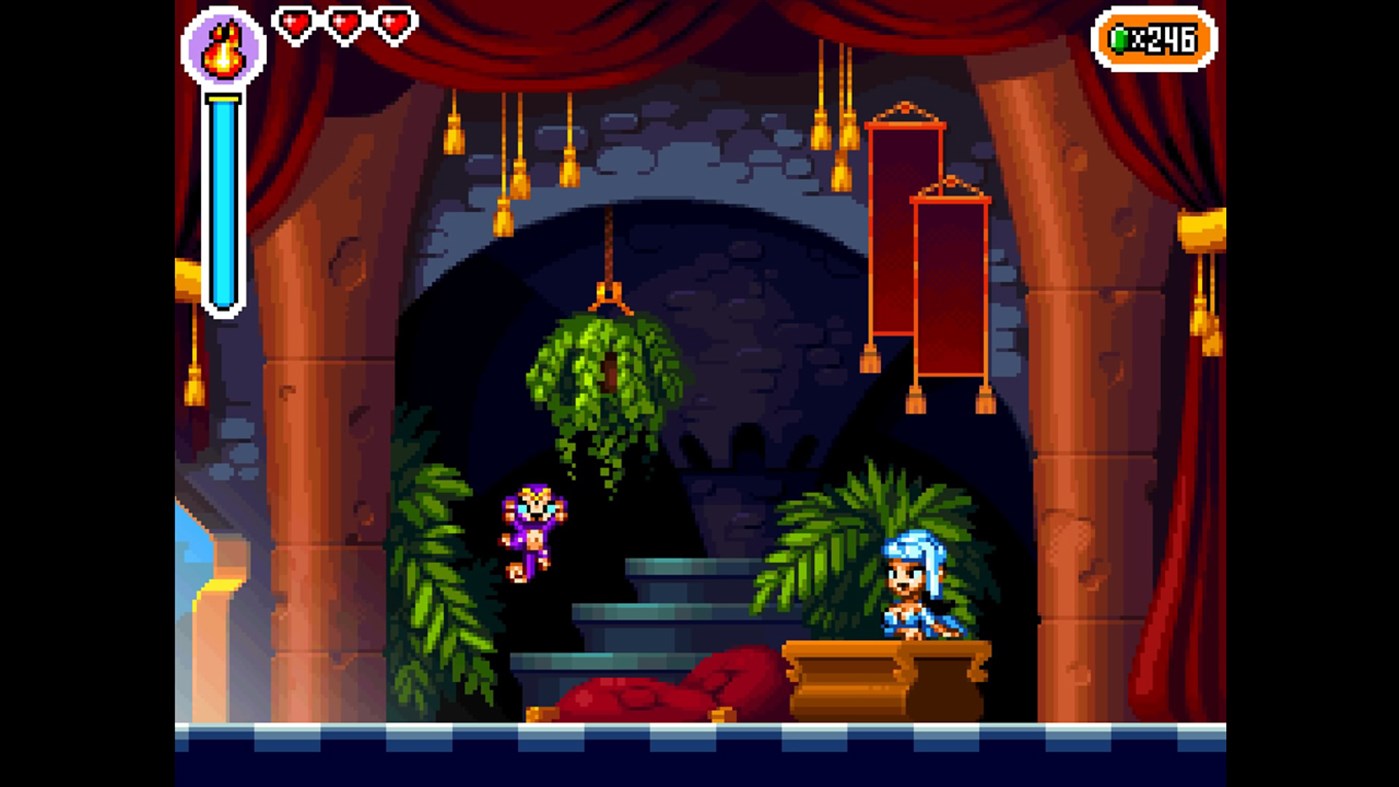This screenshot has width=1399, height=787.
Task: Select the green gem icon in the counter
Action: click(x=1122, y=40)
